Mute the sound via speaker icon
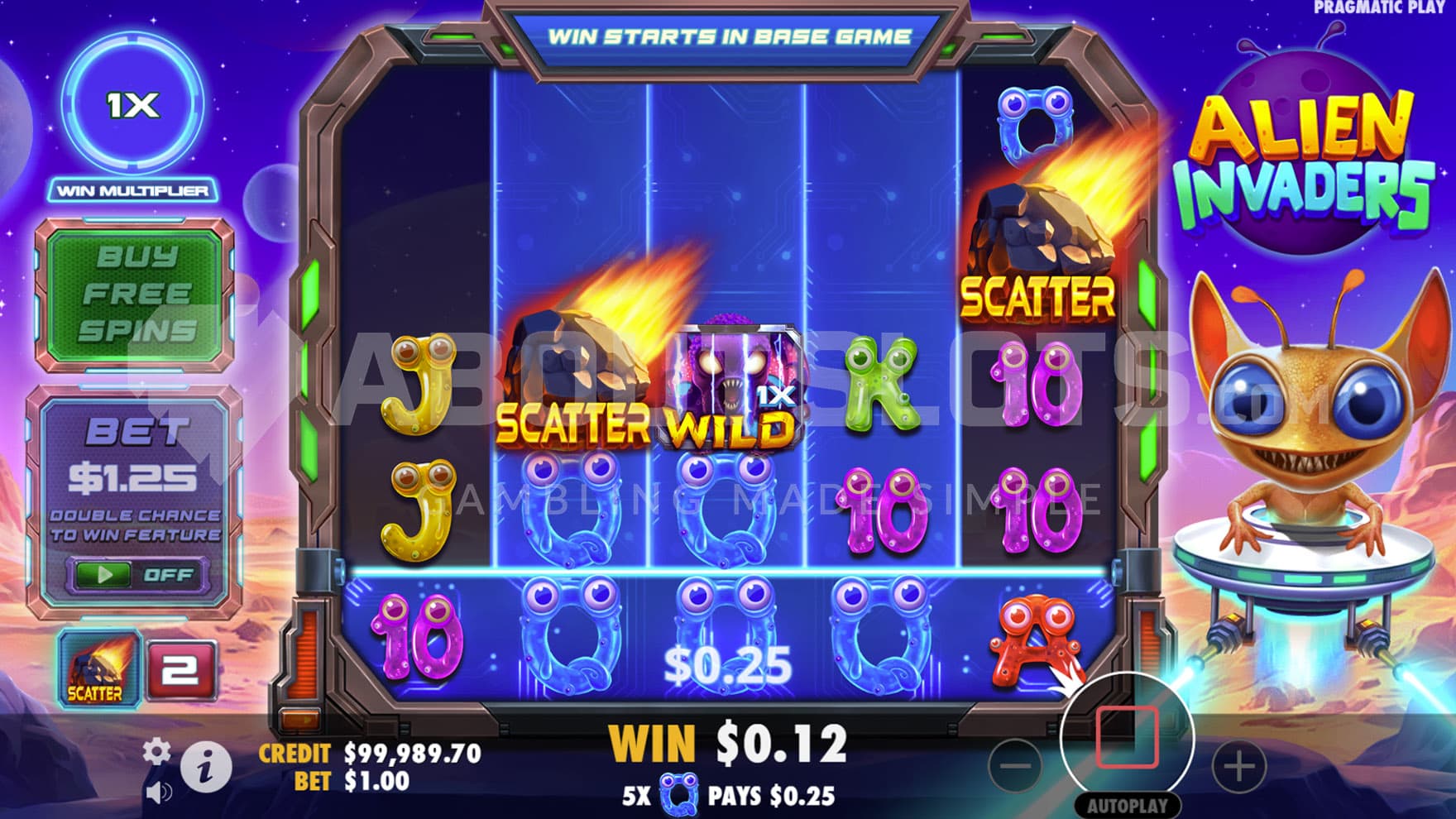Screen dimensions: 1456x819 click(157, 793)
